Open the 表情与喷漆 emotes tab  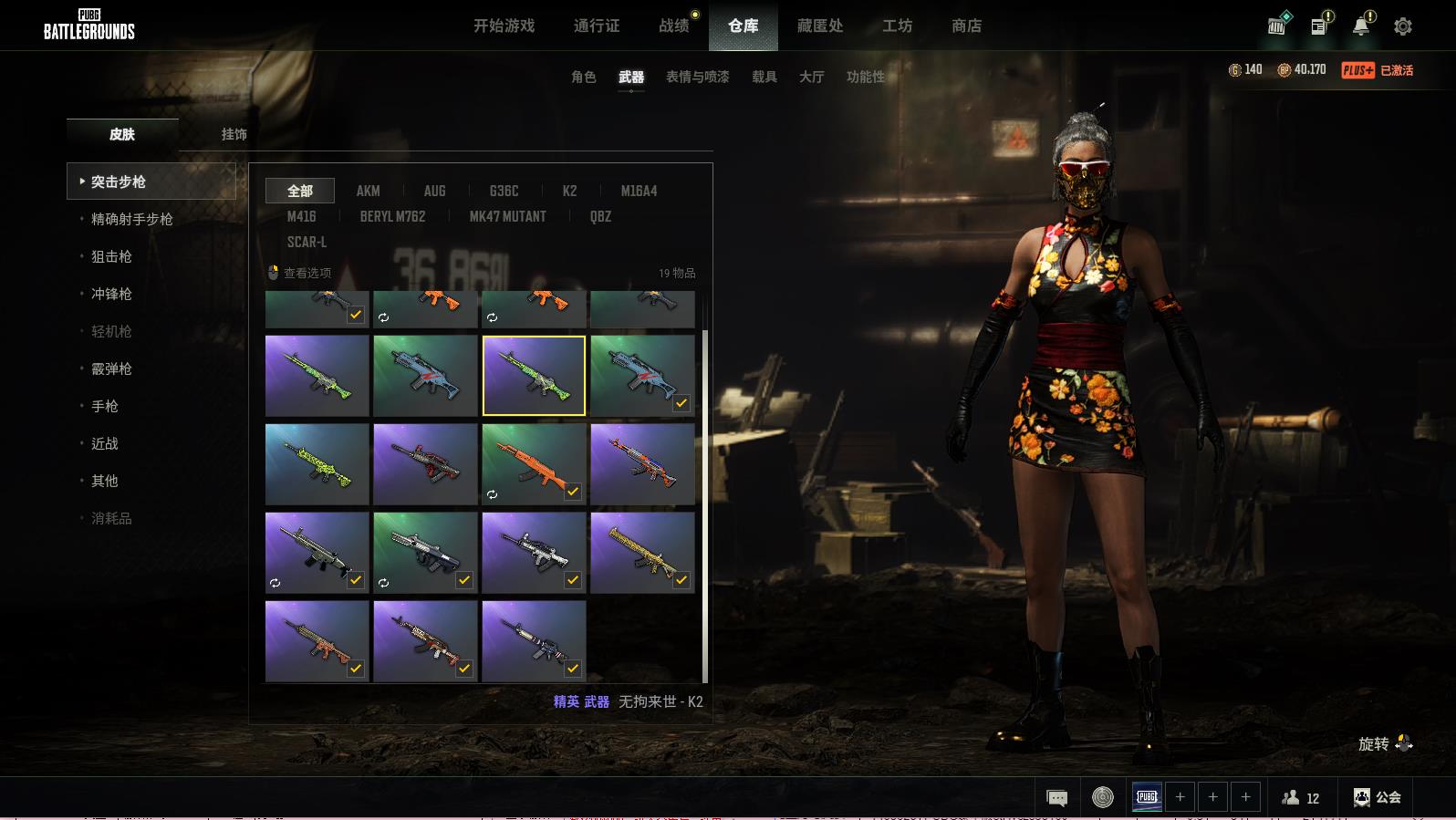[x=697, y=77]
